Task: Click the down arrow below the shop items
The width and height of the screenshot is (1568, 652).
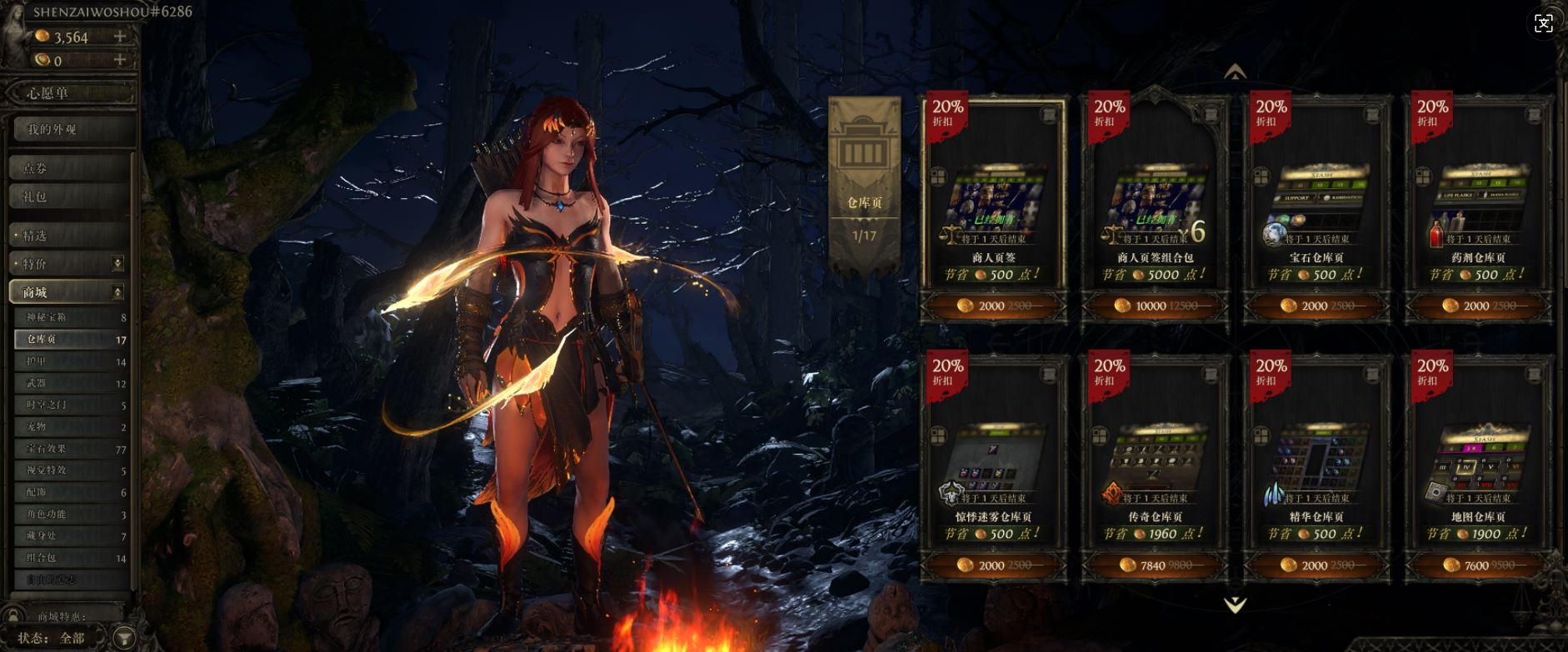Action: (x=1235, y=605)
